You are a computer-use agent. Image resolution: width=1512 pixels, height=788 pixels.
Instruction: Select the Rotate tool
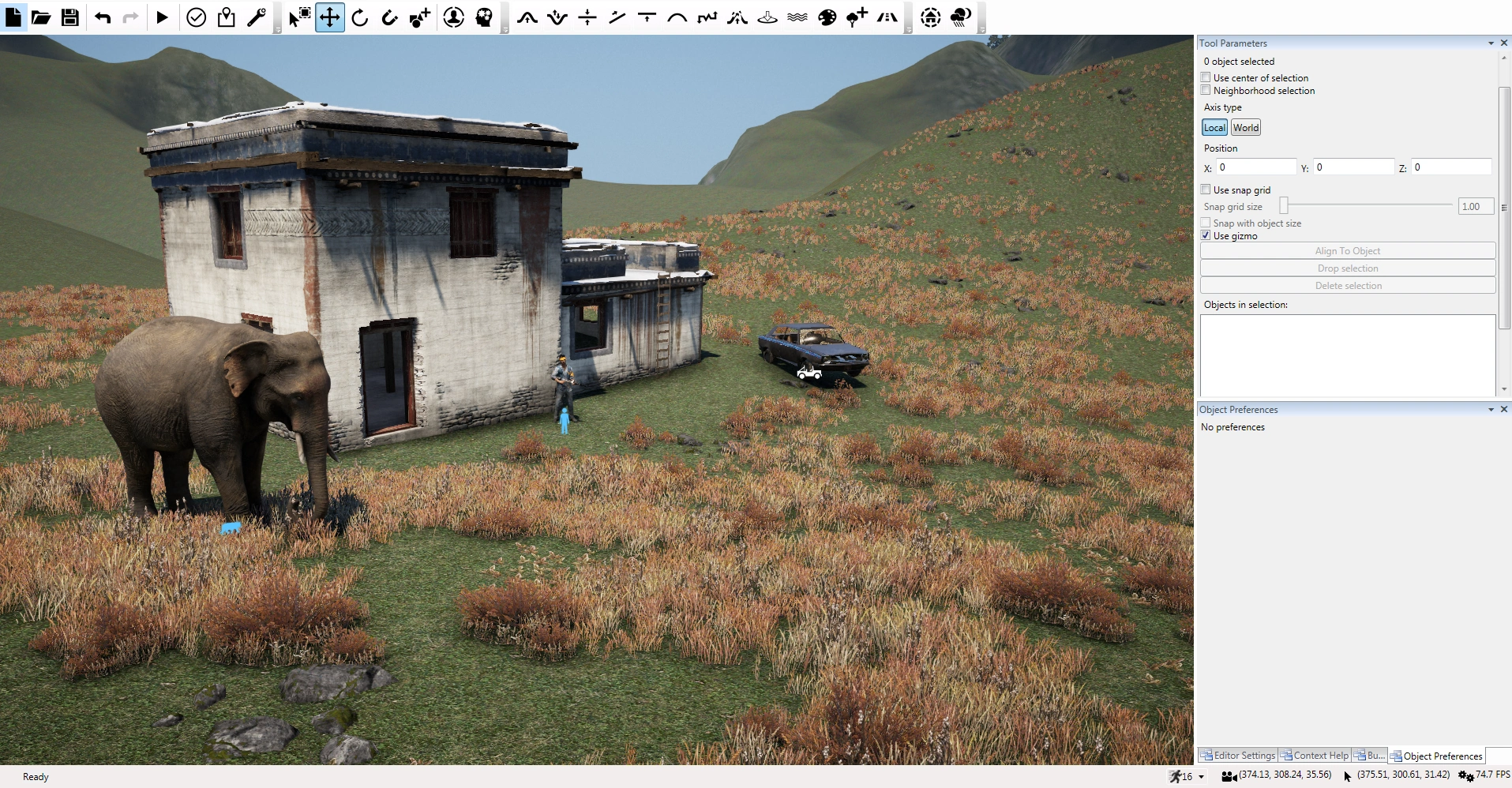coord(360,17)
